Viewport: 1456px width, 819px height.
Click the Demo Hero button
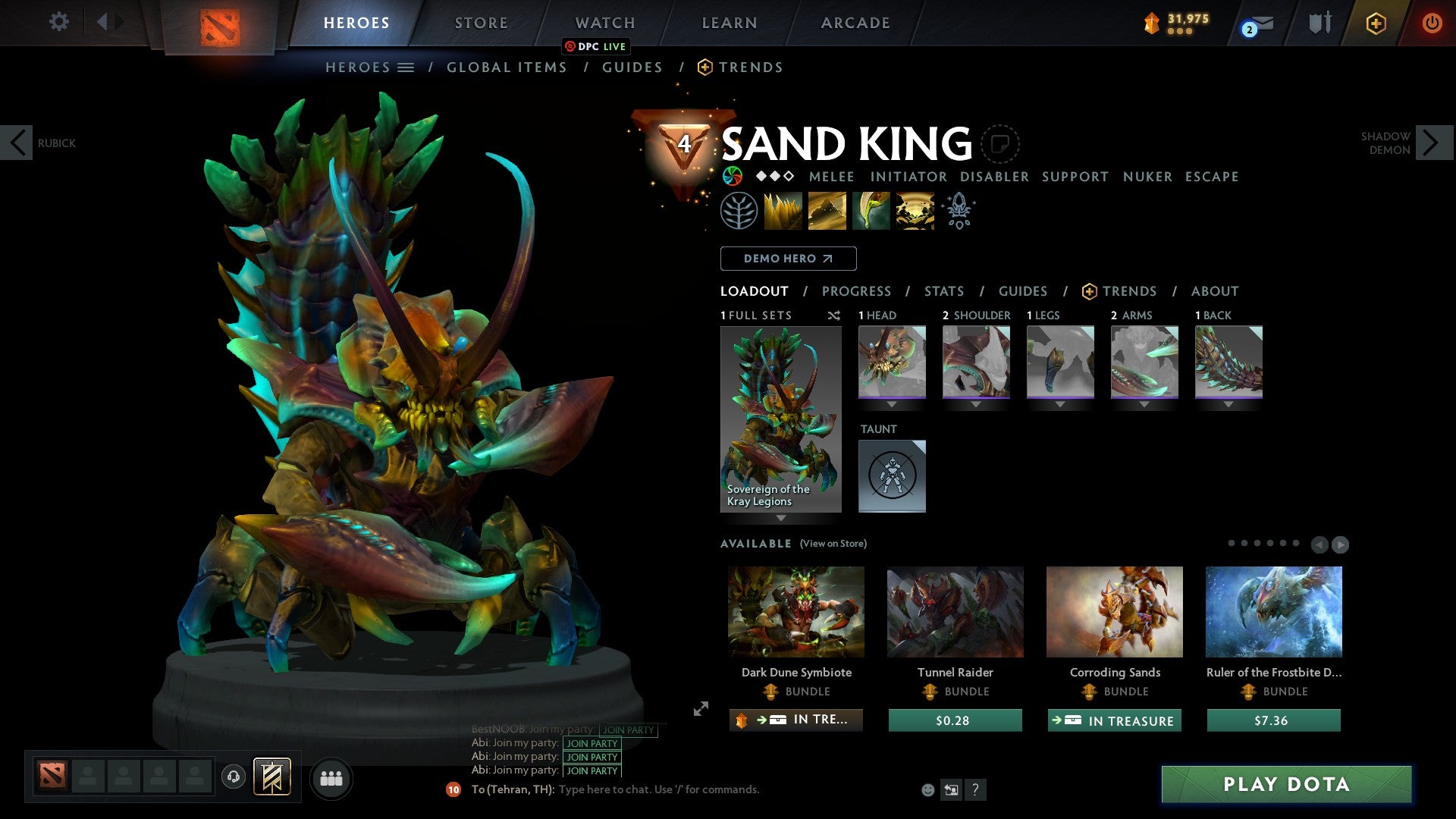[x=788, y=259]
